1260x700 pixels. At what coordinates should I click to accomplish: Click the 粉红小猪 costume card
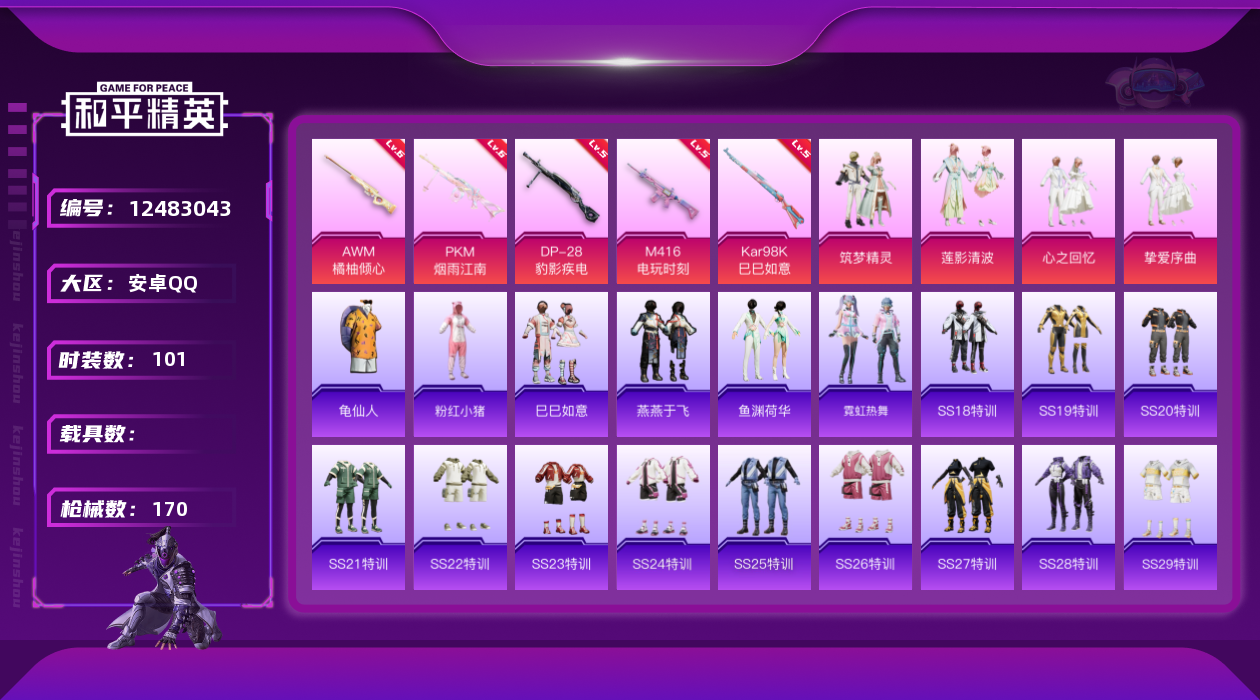[460, 364]
